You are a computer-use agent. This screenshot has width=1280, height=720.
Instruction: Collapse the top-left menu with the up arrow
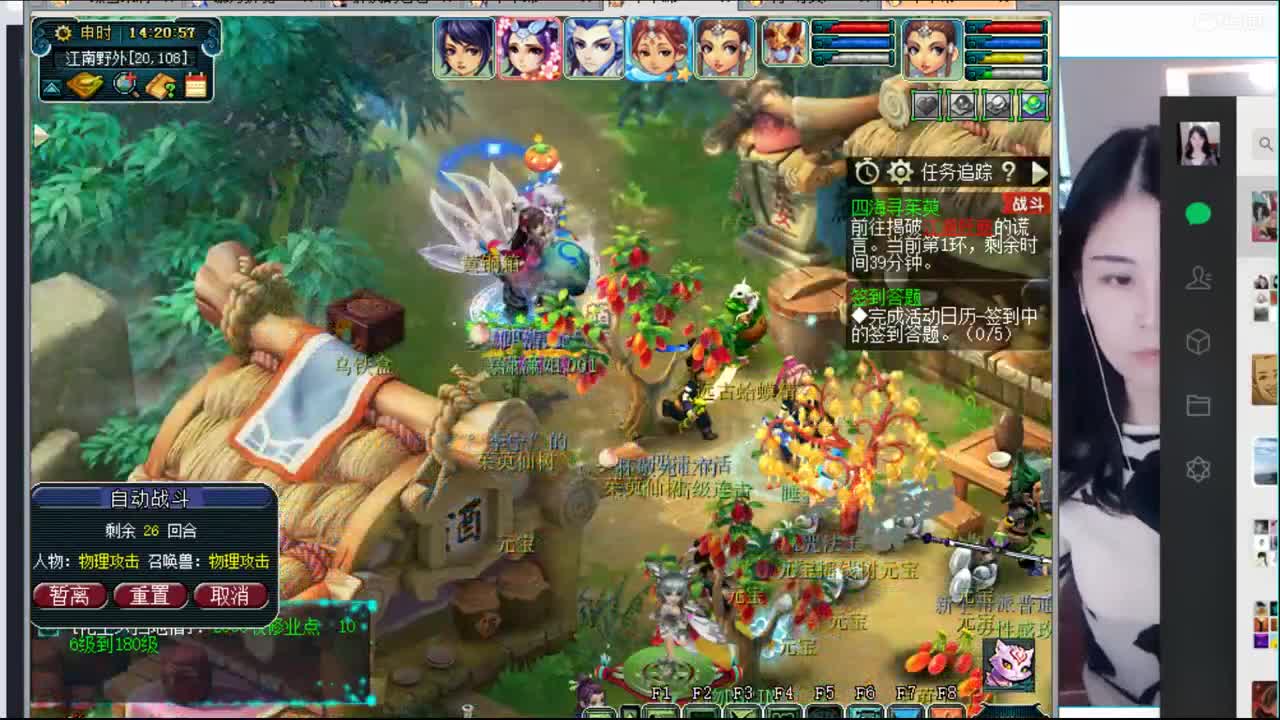tap(50, 88)
